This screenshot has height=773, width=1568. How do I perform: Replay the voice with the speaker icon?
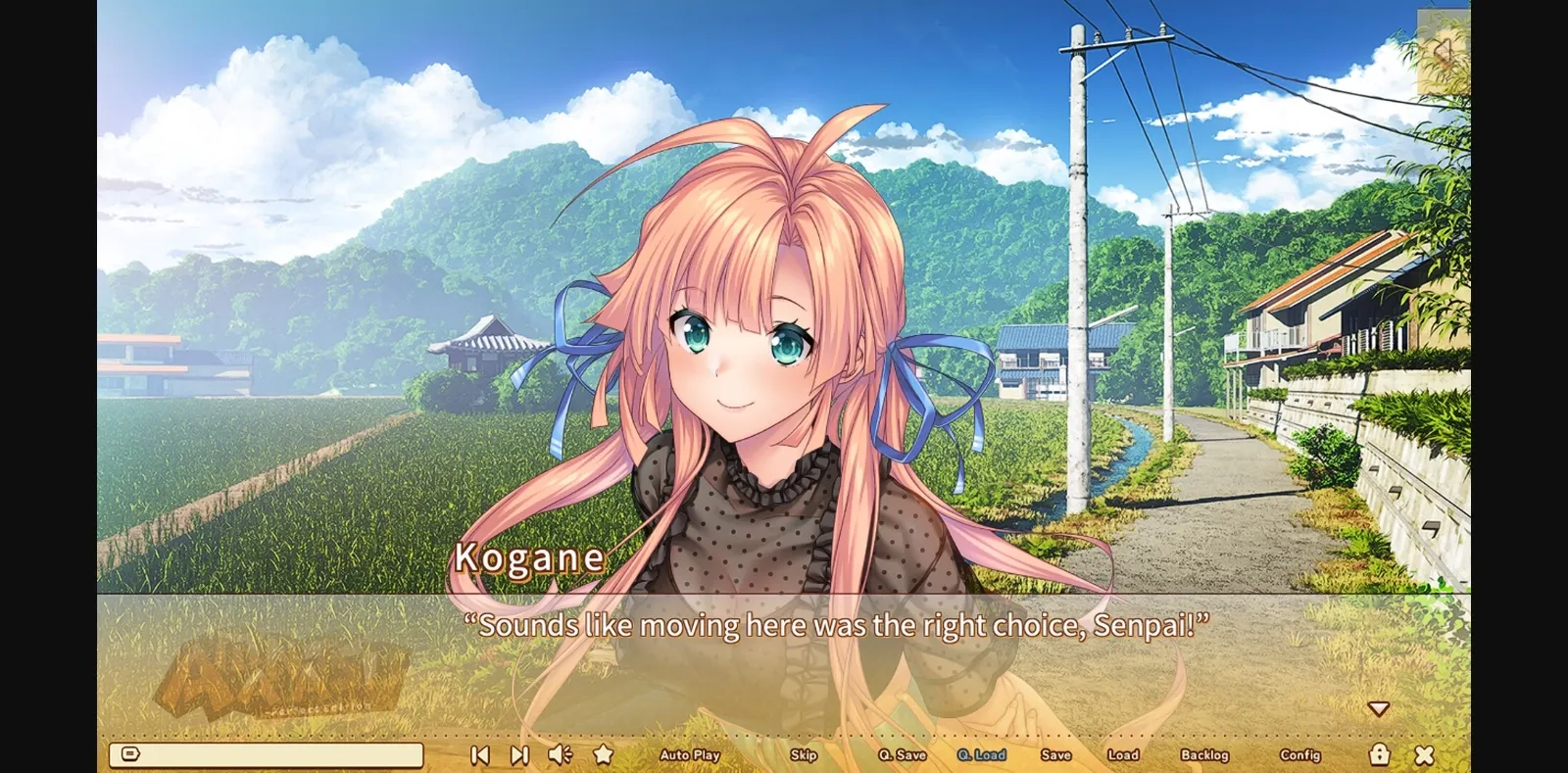559,754
